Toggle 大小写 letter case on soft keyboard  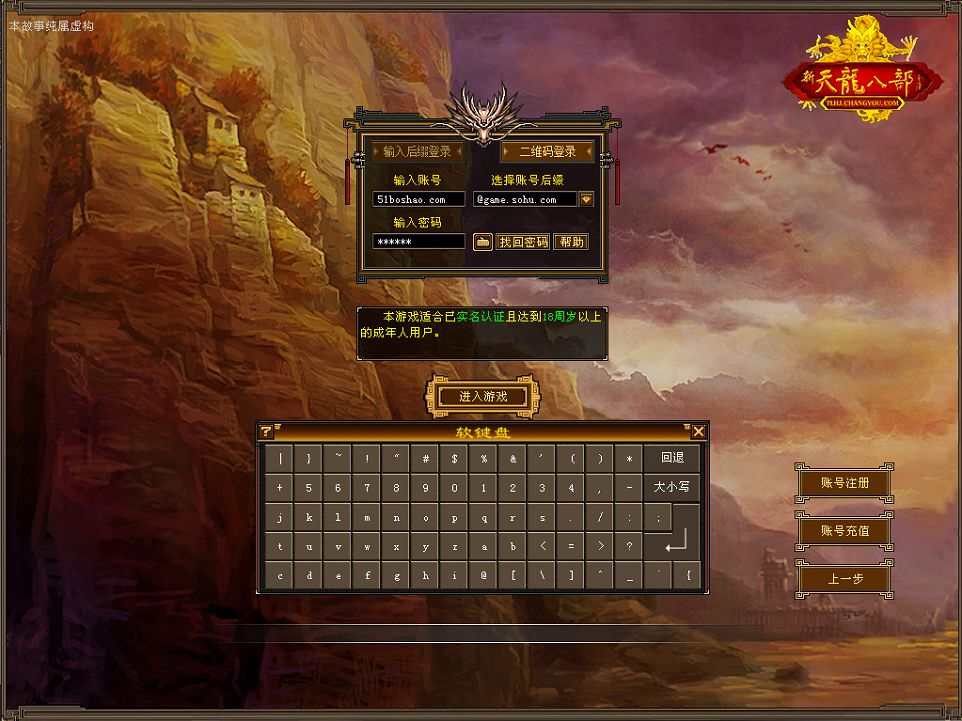(672, 487)
